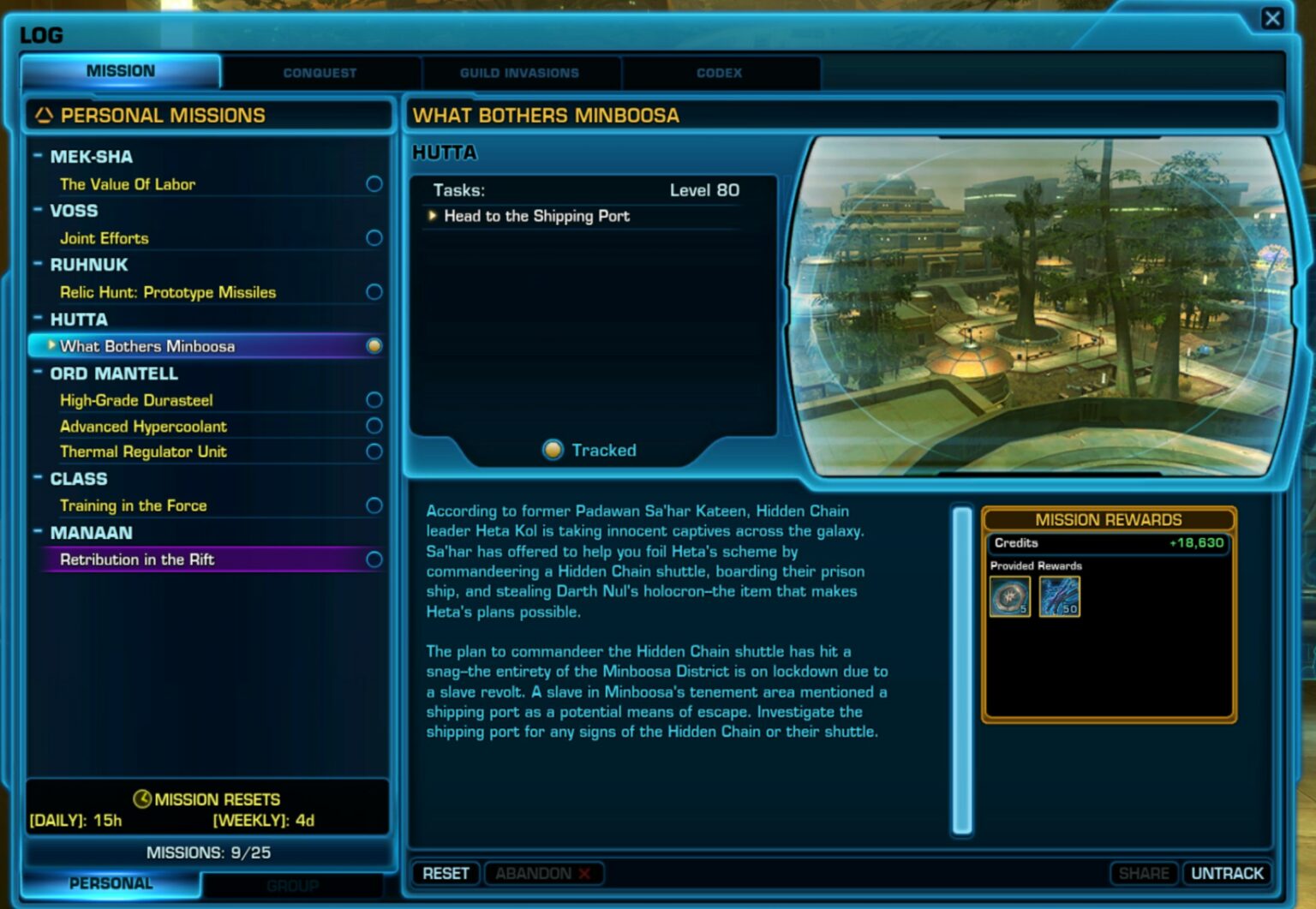The width and height of the screenshot is (1316, 909).
Task: Select the currency reward icon showing x5
Action: coord(1009,596)
